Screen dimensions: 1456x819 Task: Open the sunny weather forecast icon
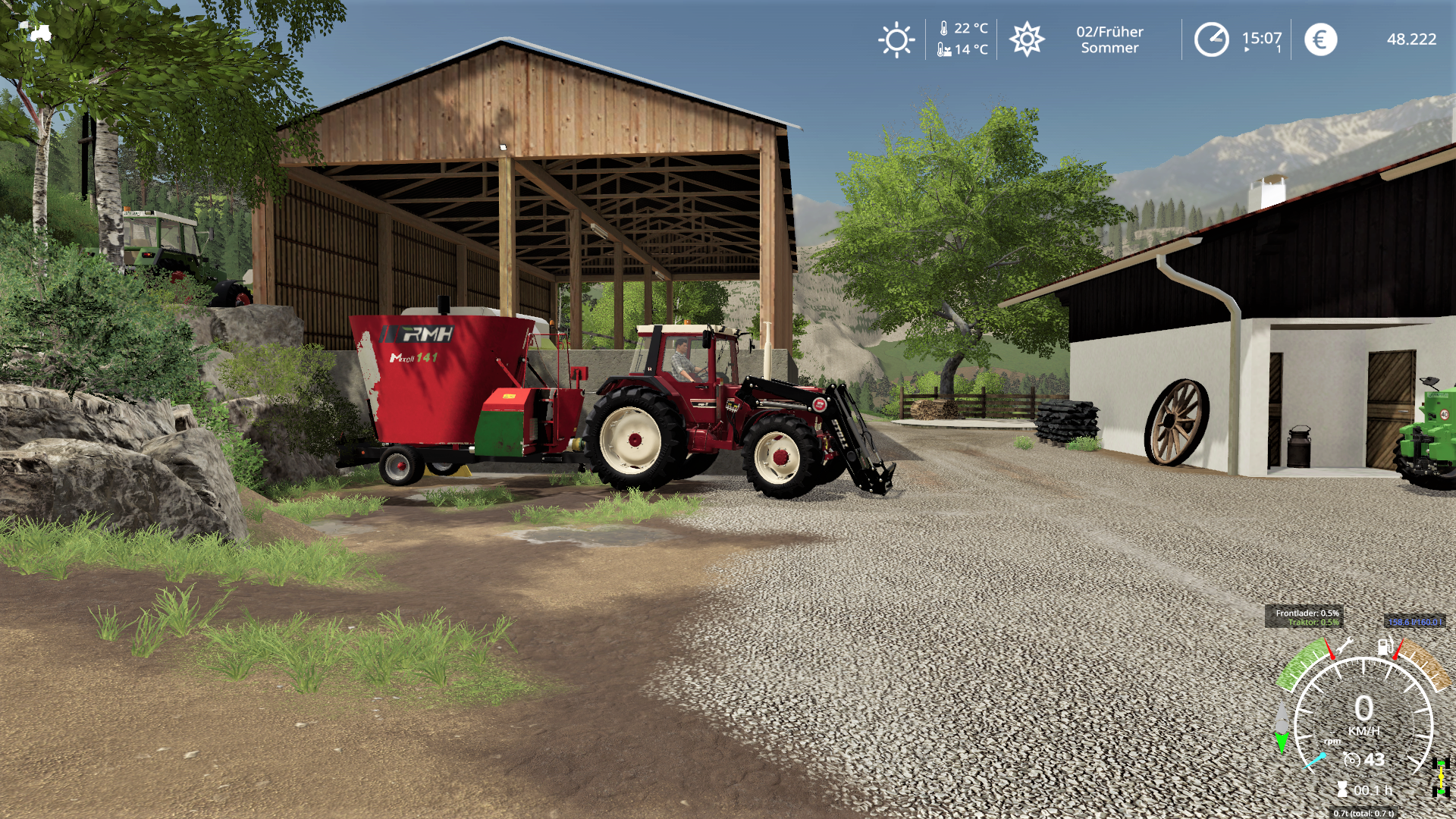click(x=896, y=40)
